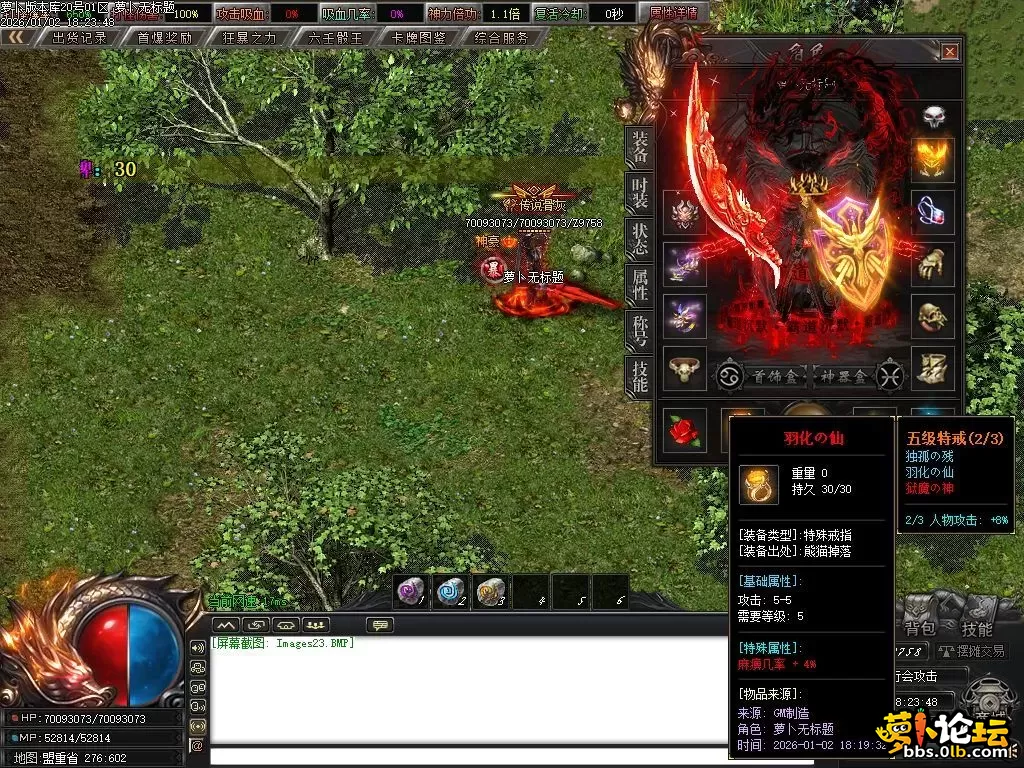
Task: Switch to the 称号 tab
Action: pos(638,330)
